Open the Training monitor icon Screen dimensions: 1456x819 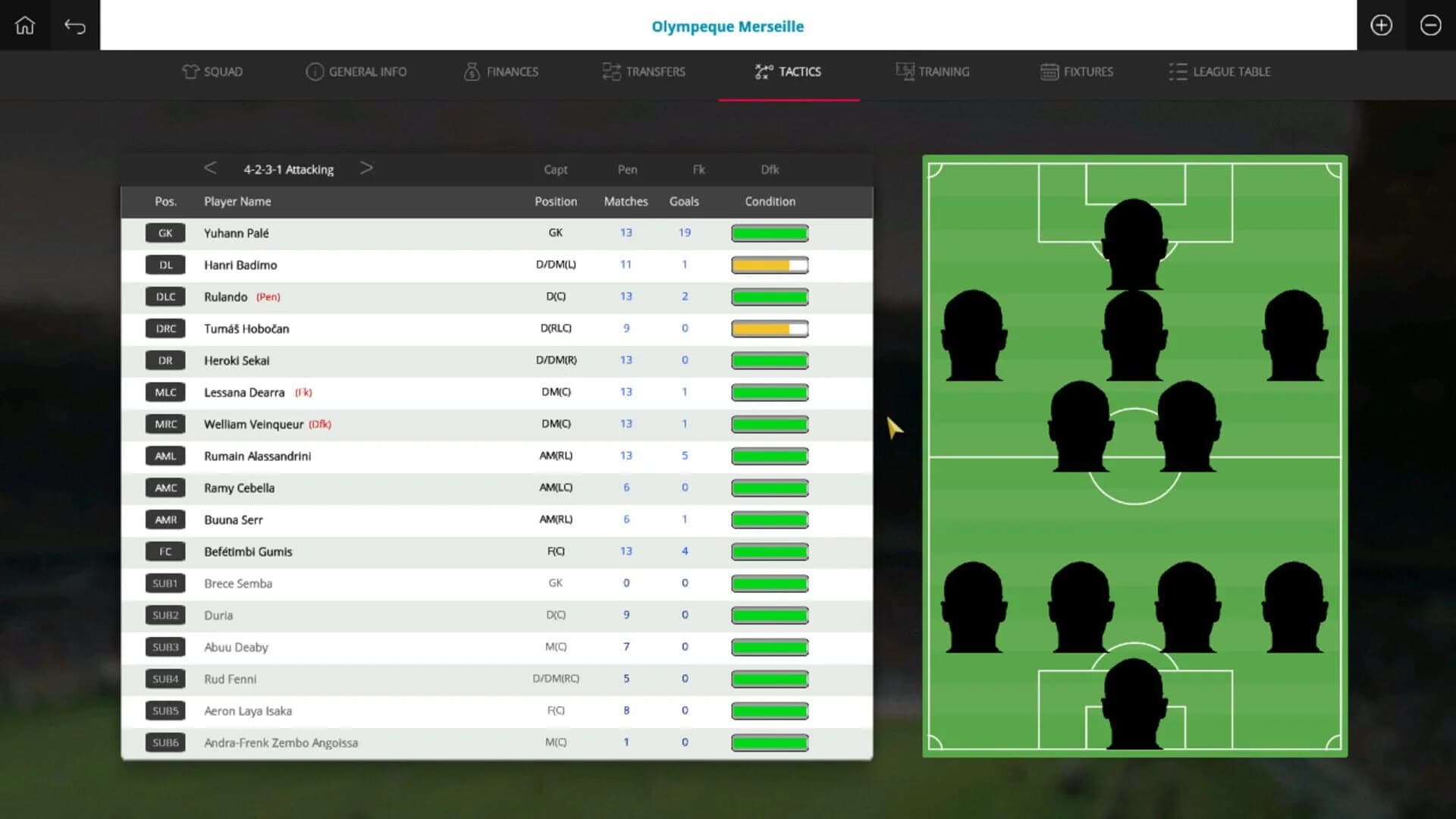click(x=904, y=71)
